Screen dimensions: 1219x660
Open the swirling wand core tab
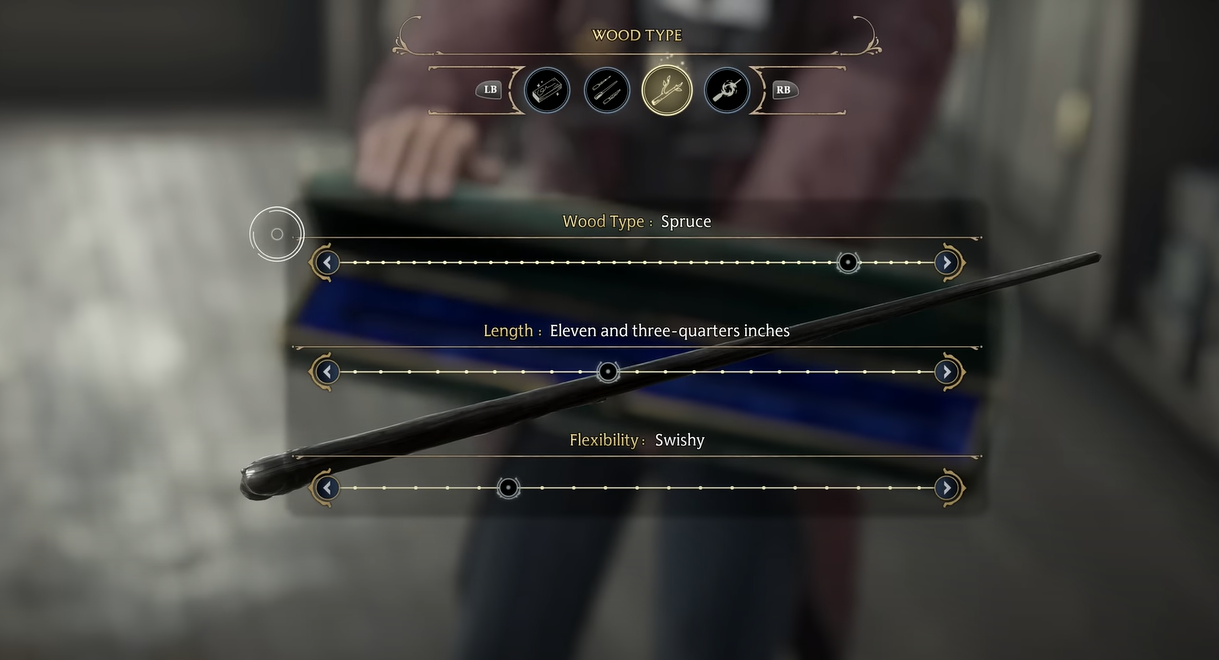point(727,90)
